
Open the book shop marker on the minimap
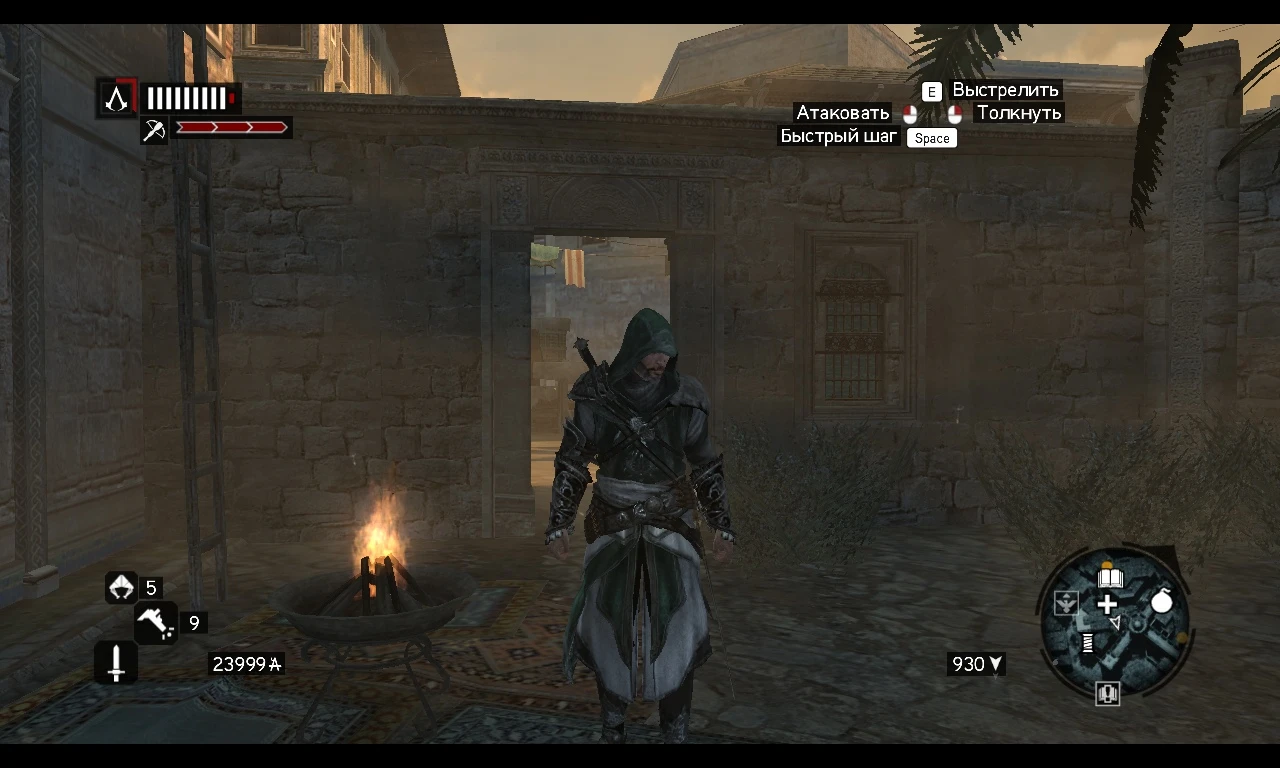click(1110, 576)
